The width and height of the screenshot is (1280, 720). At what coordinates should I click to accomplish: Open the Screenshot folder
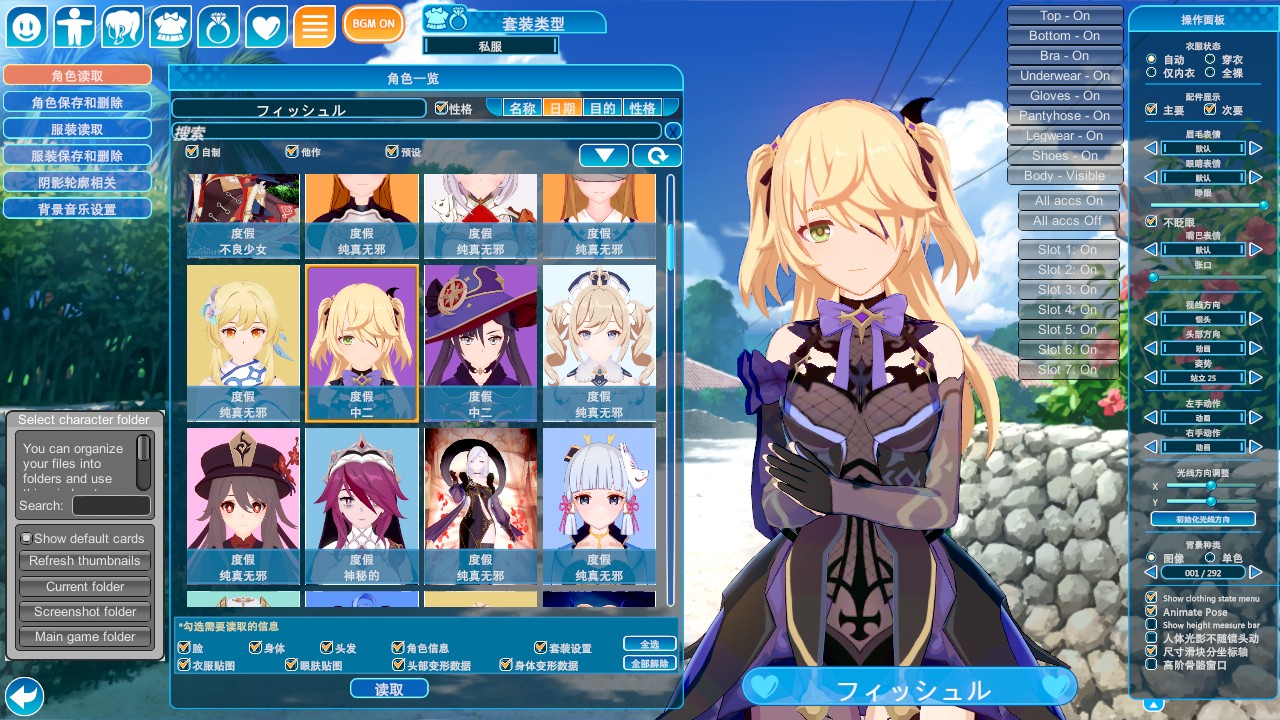point(85,612)
